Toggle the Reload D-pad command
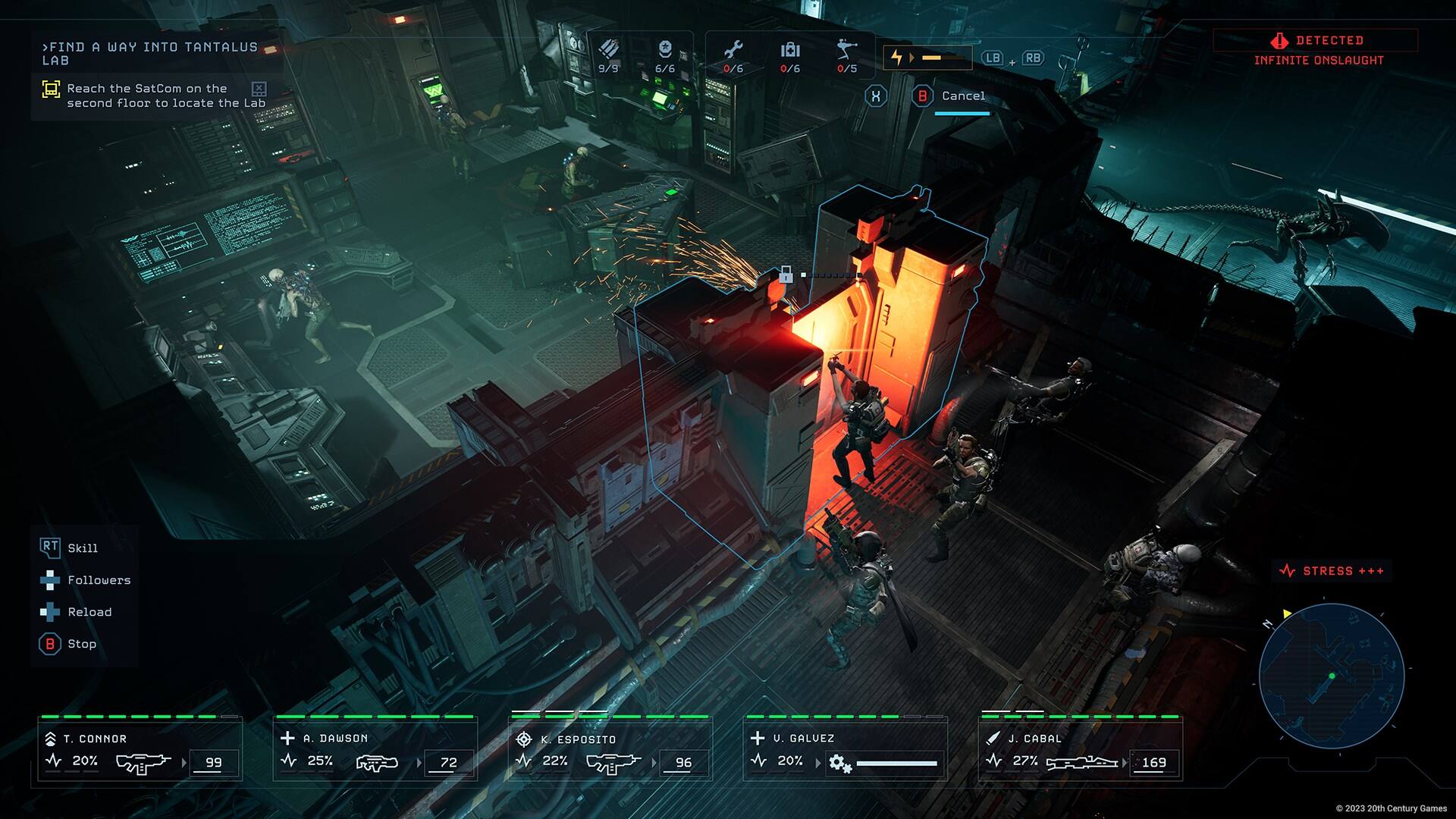The image size is (1456, 819). [51, 612]
